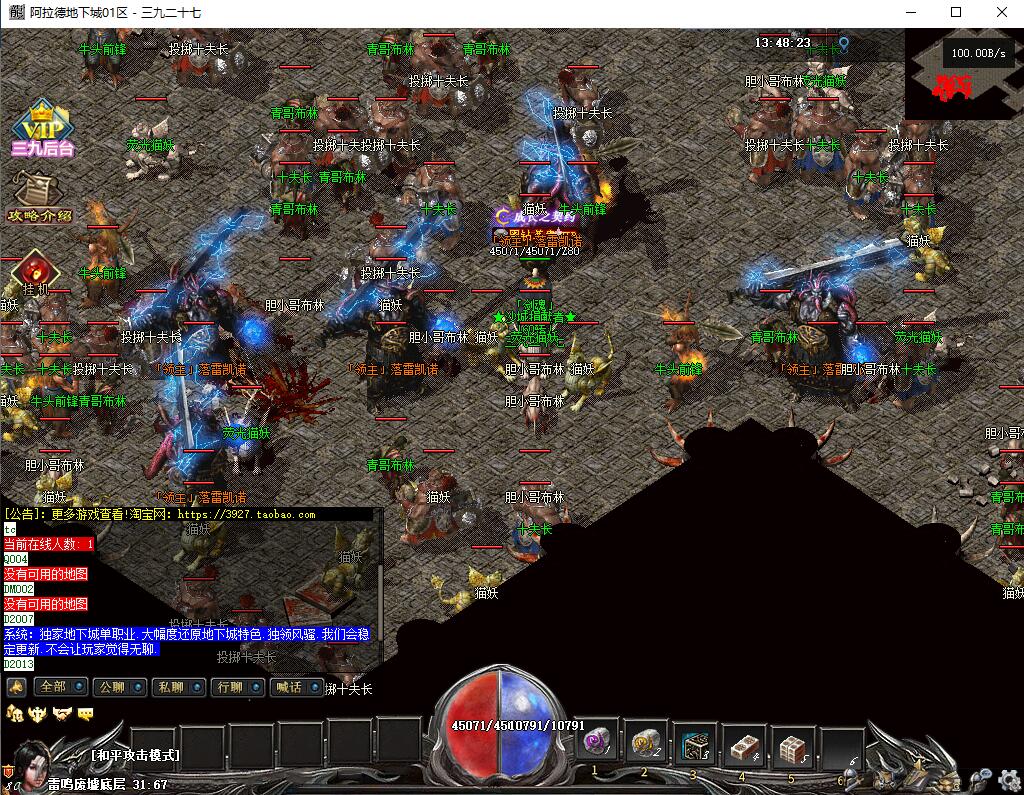Screen dimensions: 1024x795
Task: Toggle the 和平攻击模式 attack mode label
Action: pyautogui.click(x=135, y=755)
